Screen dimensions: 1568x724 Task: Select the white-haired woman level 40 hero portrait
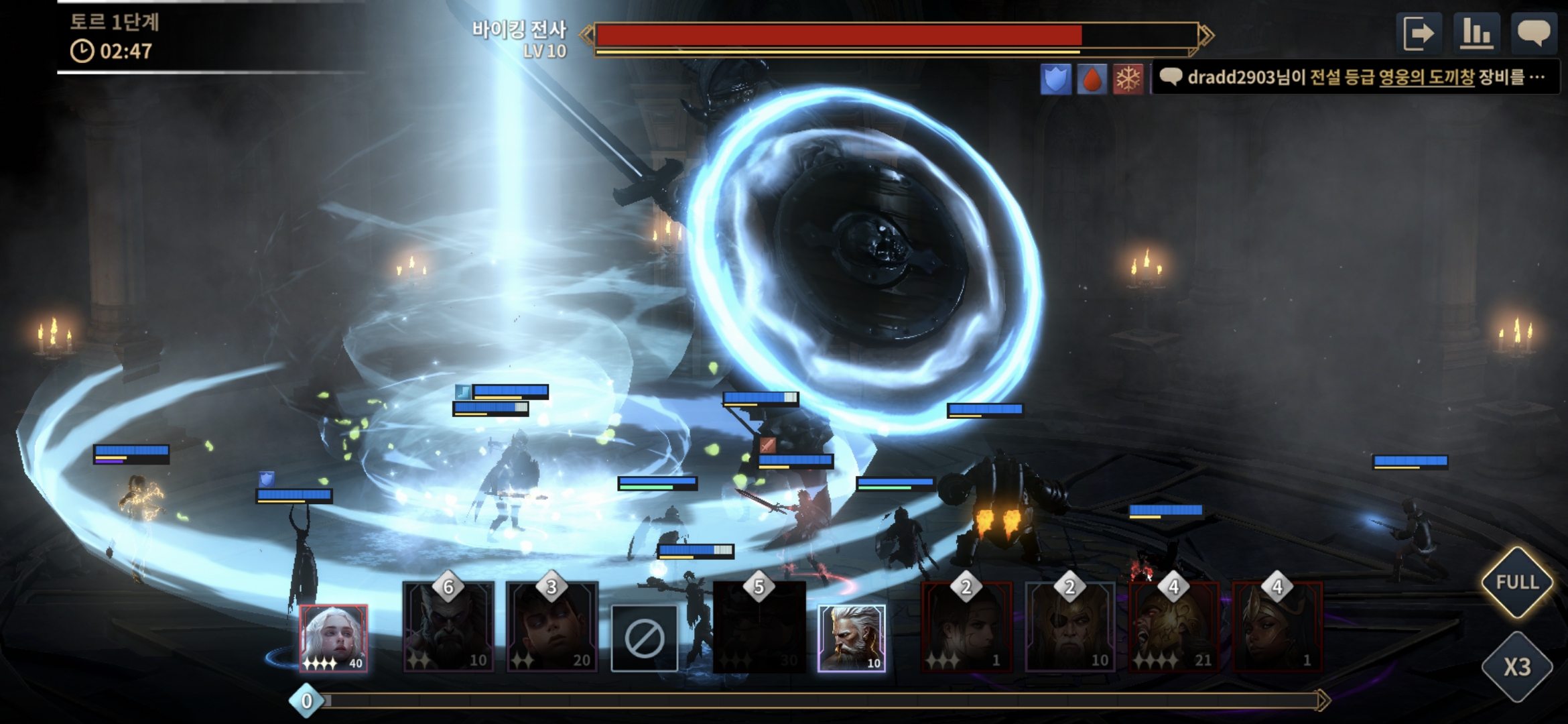pyautogui.click(x=333, y=638)
